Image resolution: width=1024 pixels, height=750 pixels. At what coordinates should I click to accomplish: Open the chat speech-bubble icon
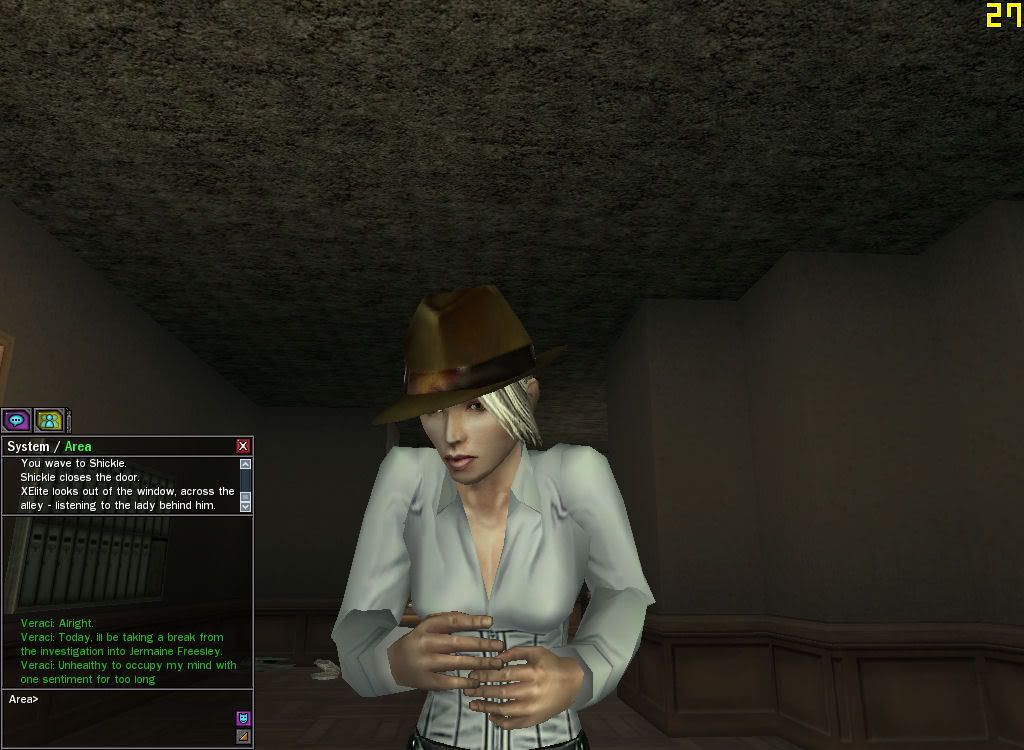pos(17,421)
